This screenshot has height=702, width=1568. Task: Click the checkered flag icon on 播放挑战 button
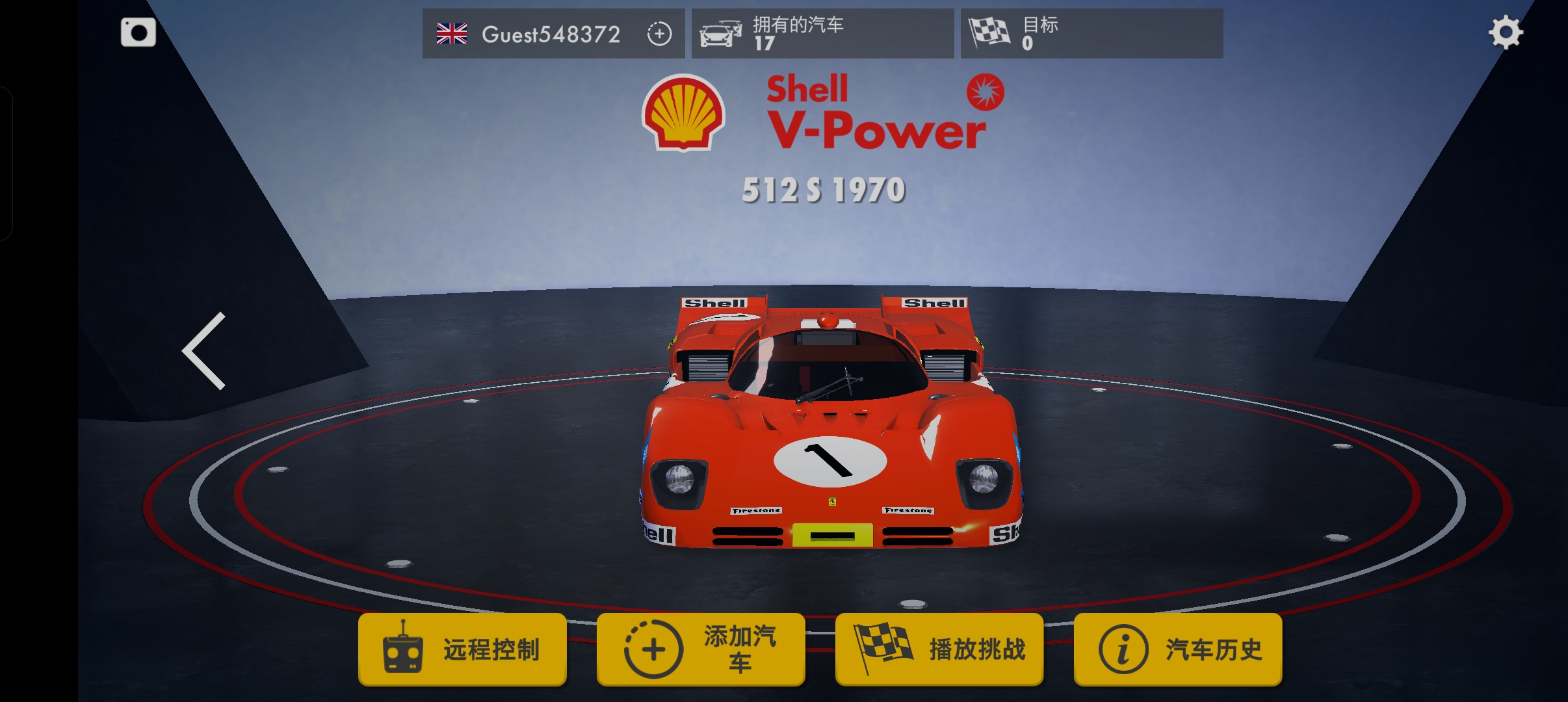point(882,647)
